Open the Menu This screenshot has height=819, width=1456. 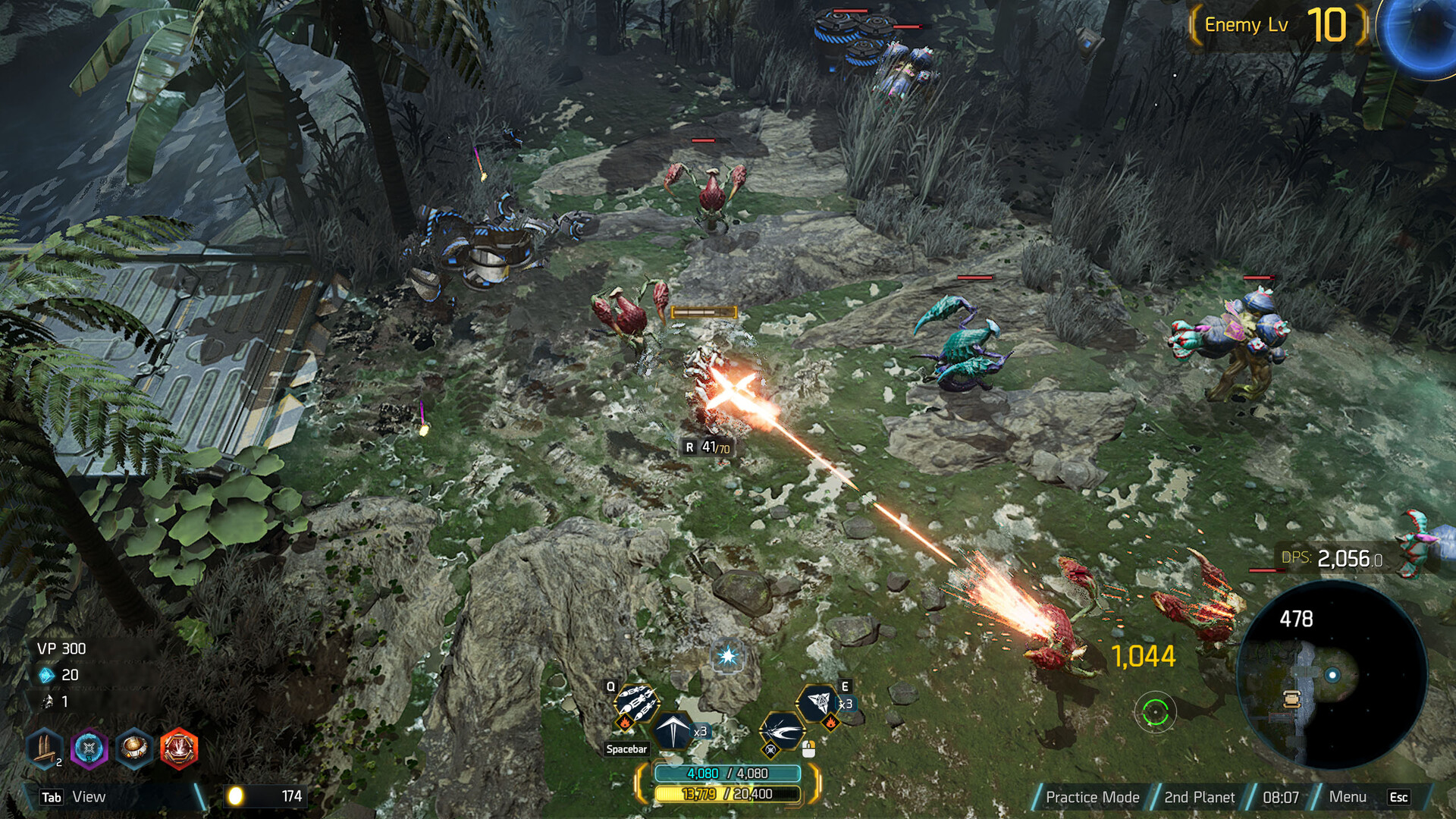pyautogui.click(x=1348, y=797)
